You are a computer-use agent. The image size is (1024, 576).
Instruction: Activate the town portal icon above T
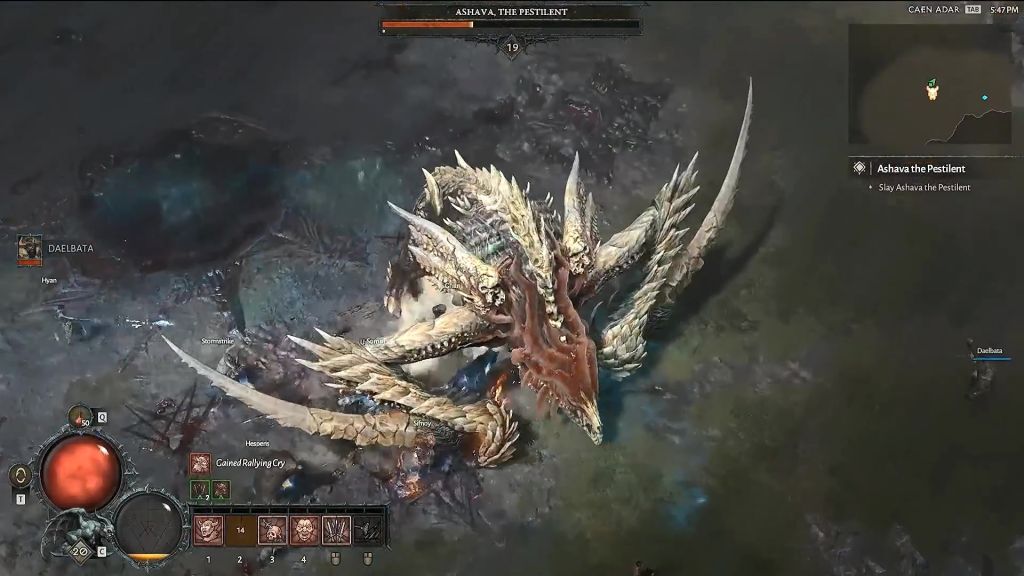19,475
